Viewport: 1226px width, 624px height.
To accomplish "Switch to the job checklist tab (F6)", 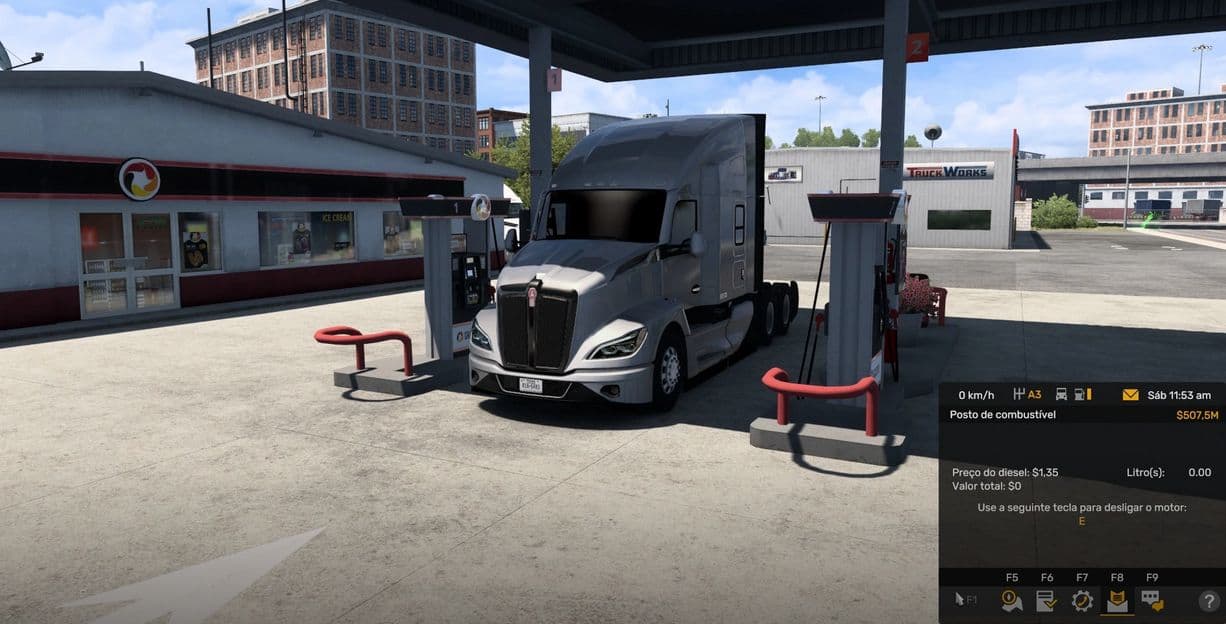I will click(x=1047, y=600).
